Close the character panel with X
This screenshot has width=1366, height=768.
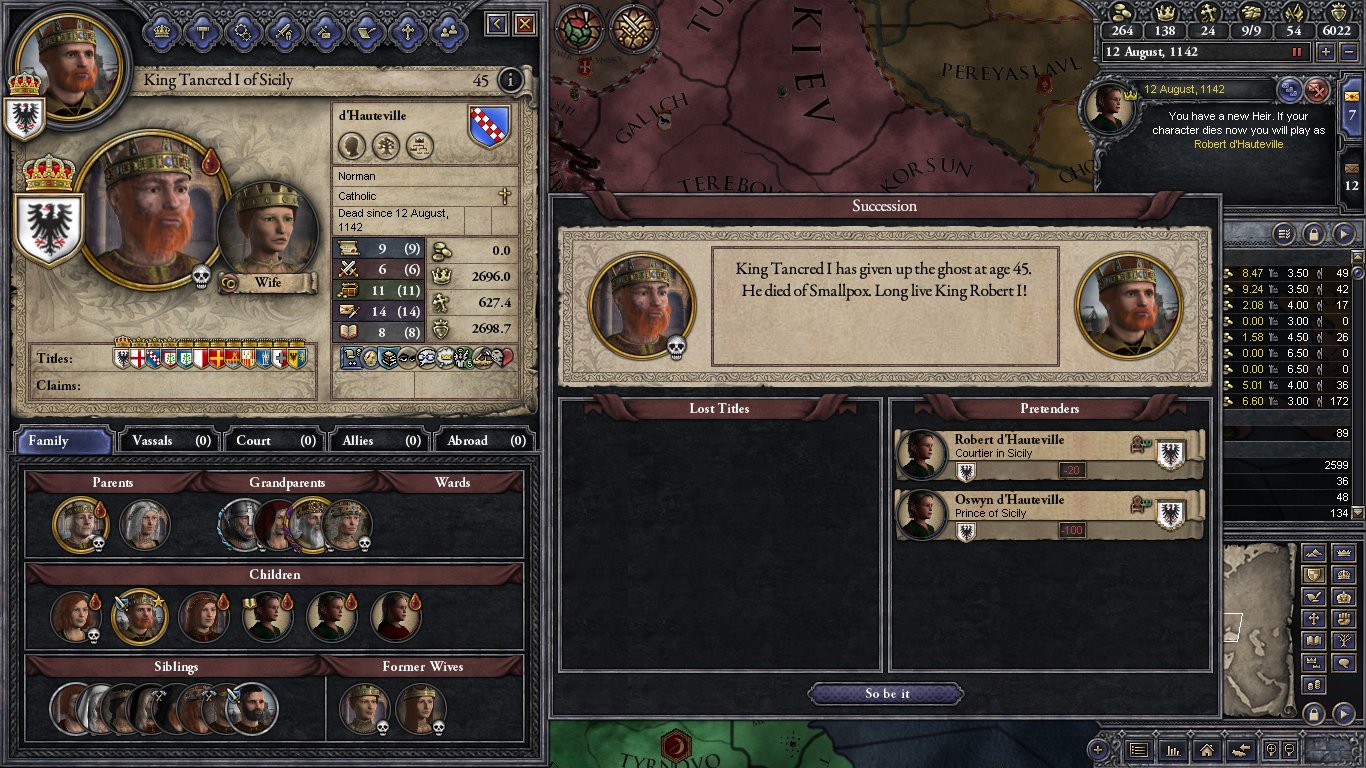pyautogui.click(x=524, y=24)
